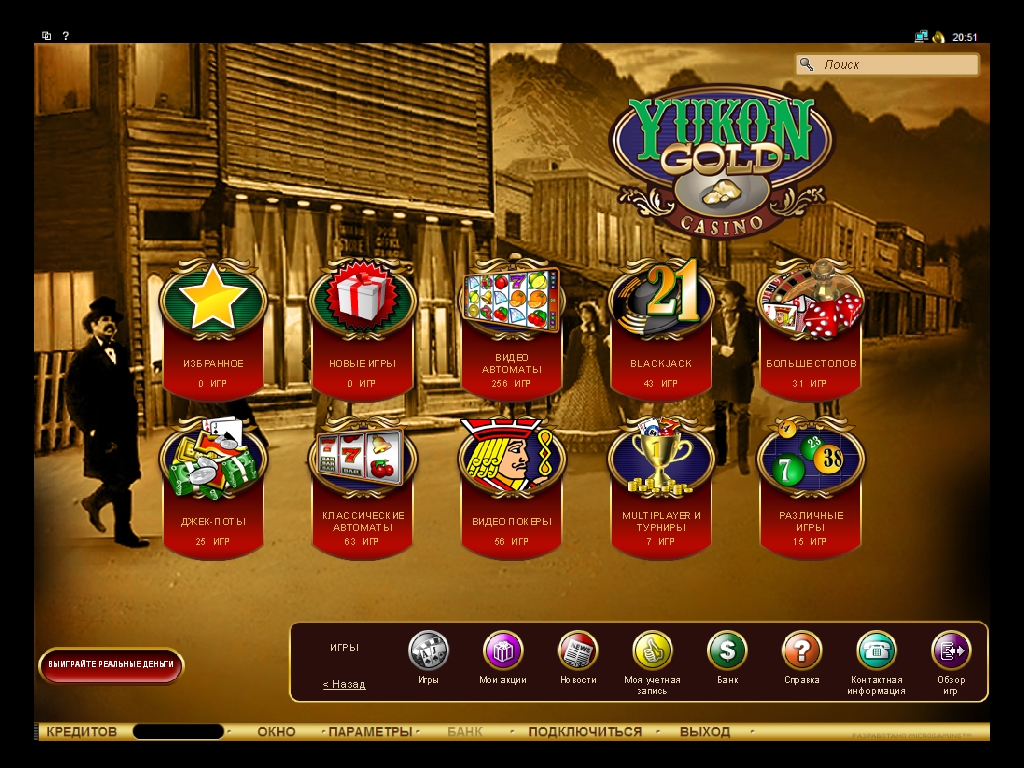The width and height of the screenshot is (1024, 768).
Task: Select the Джек-поты jackpots category
Action: tap(213, 462)
